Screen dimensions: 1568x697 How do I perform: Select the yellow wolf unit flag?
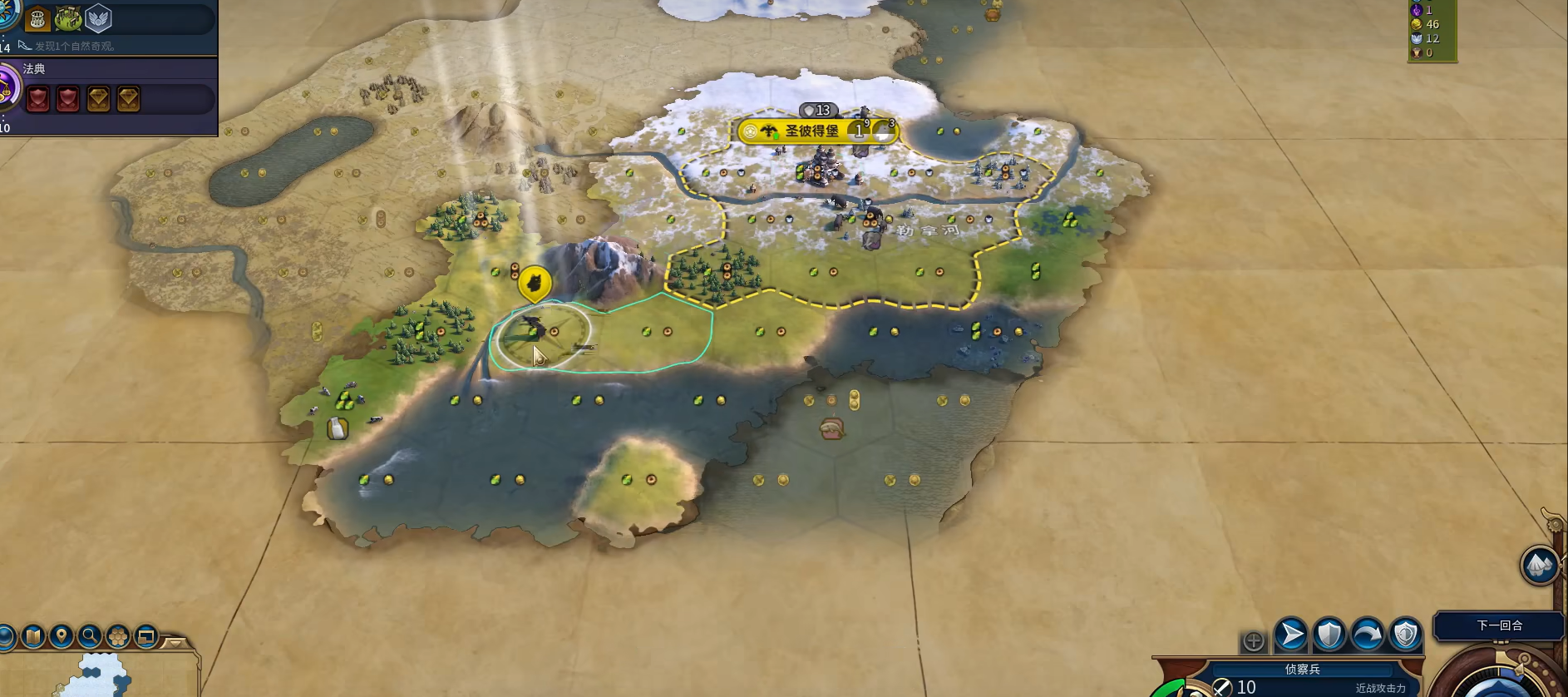point(535,284)
